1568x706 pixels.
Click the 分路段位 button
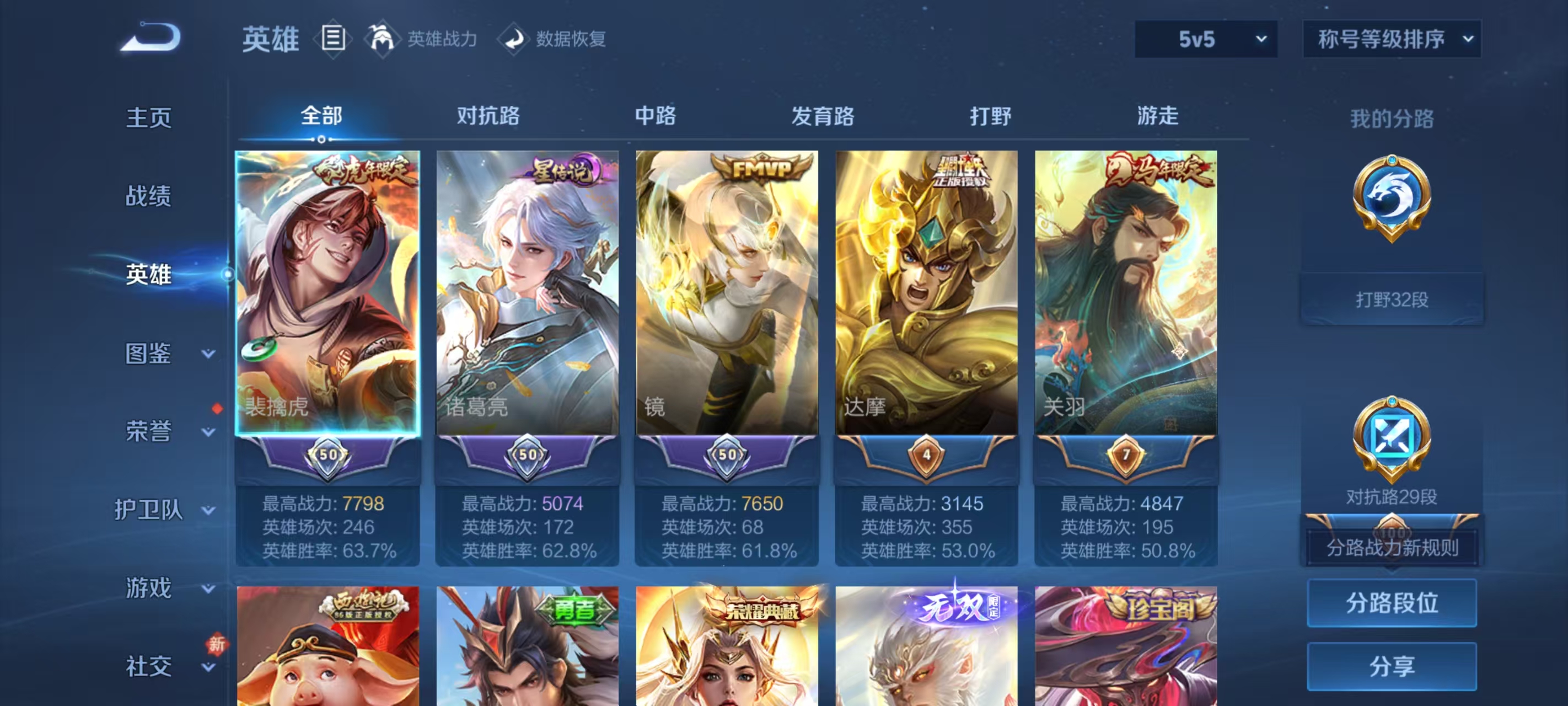pyautogui.click(x=1393, y=603)
